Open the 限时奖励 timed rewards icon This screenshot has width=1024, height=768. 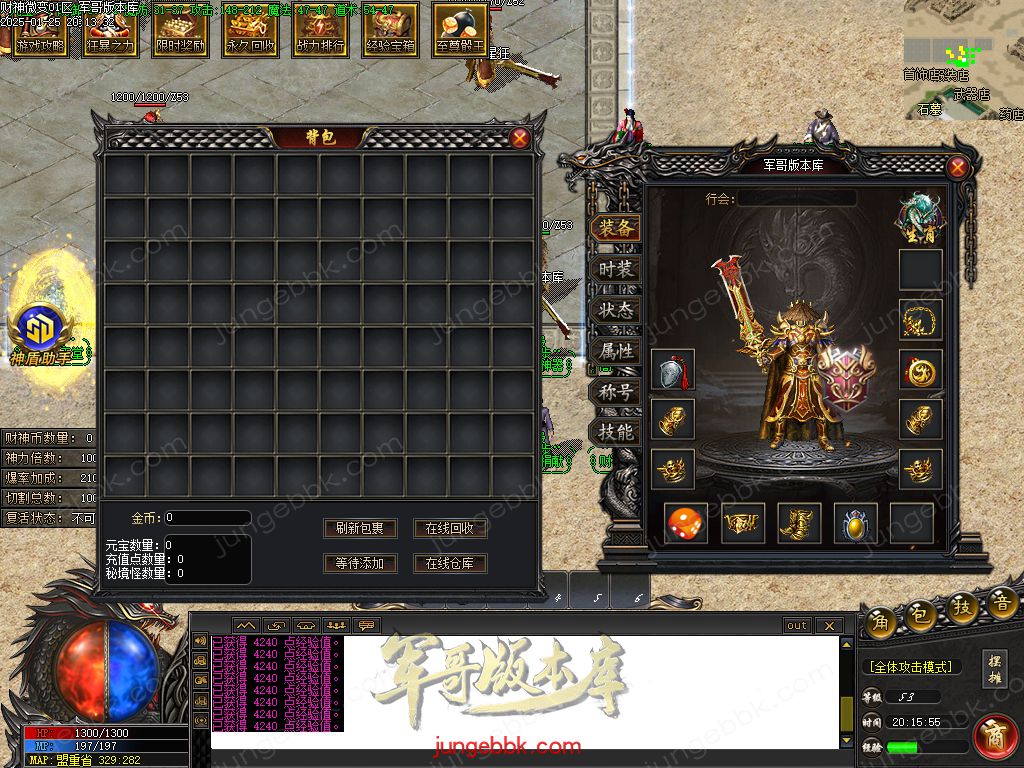[181, 30]
